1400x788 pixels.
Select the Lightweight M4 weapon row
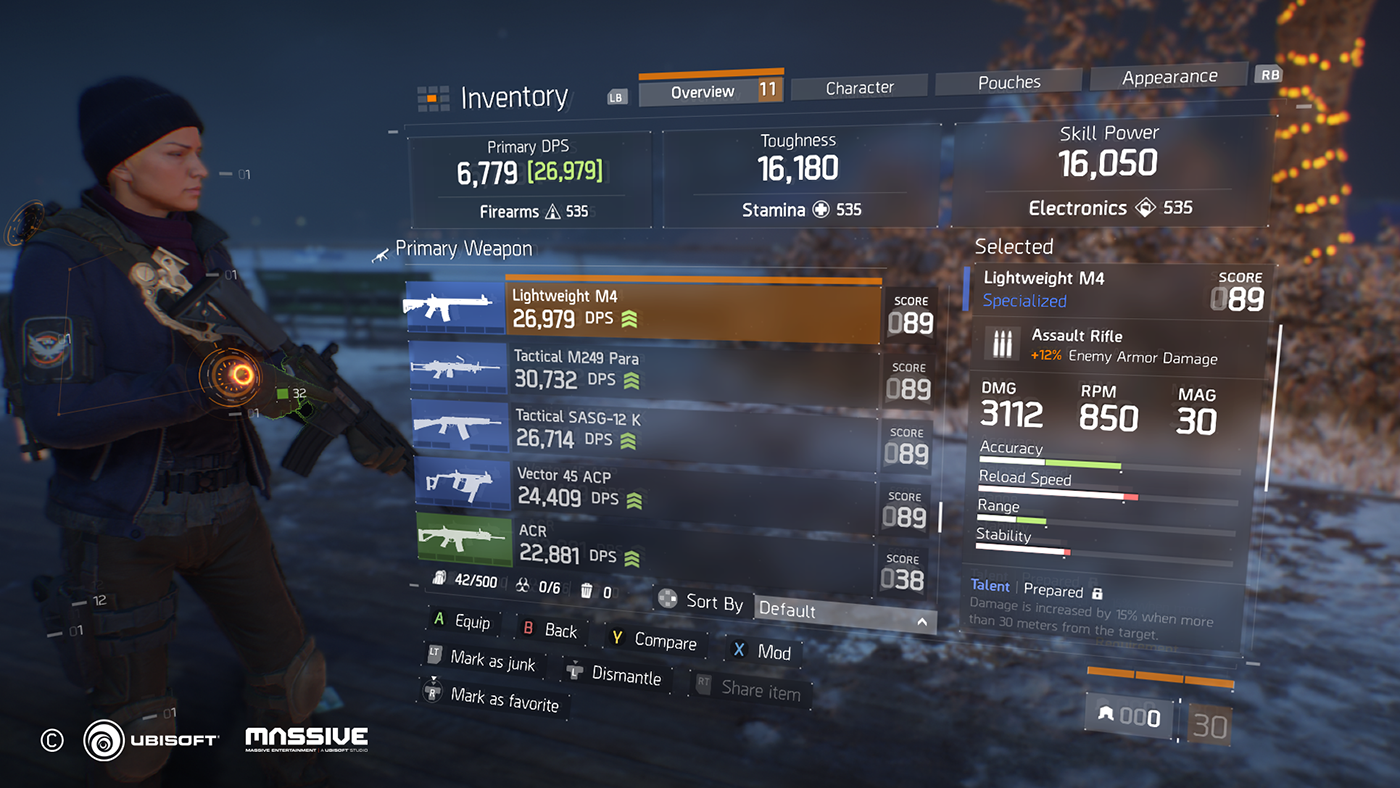coord(692,309)
